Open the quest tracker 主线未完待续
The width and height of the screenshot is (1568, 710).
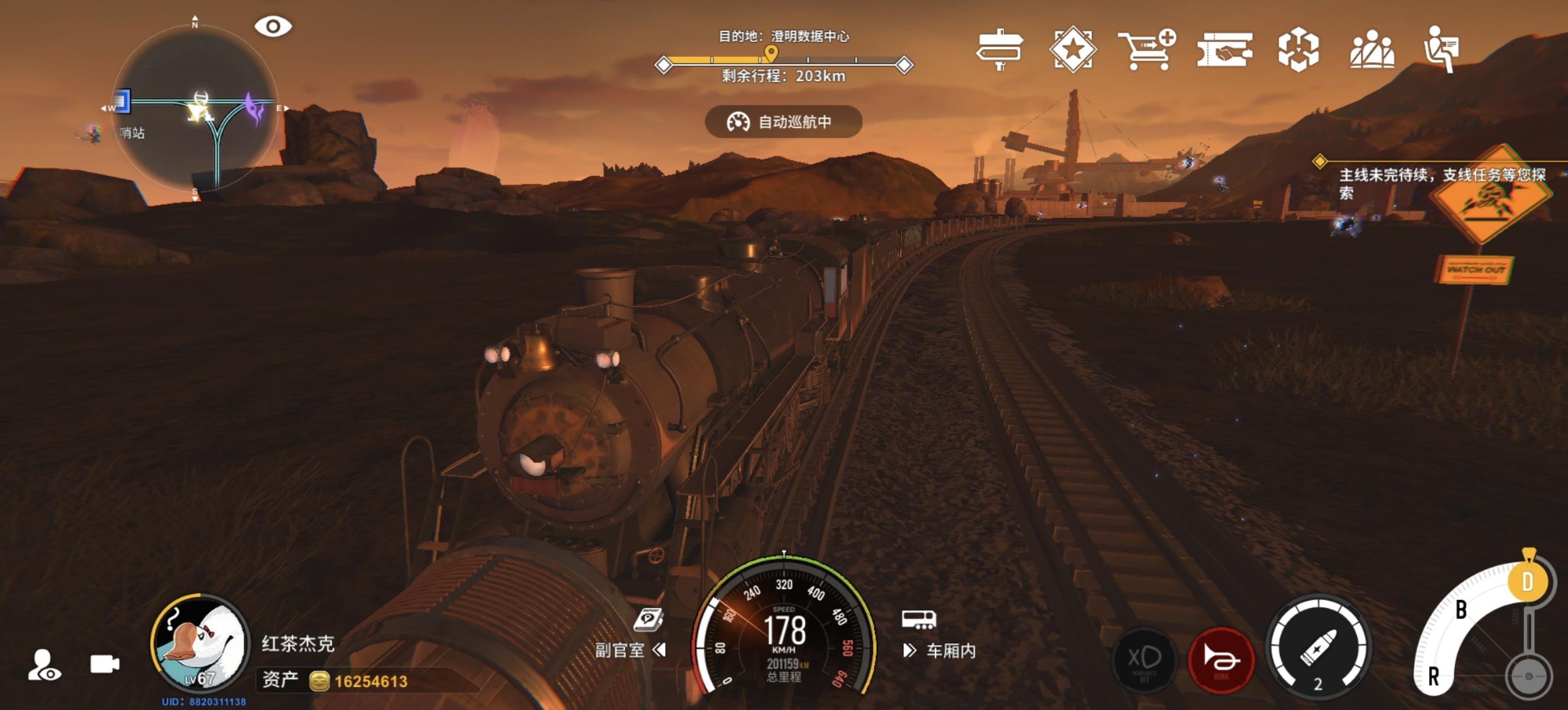[1441, 183]
